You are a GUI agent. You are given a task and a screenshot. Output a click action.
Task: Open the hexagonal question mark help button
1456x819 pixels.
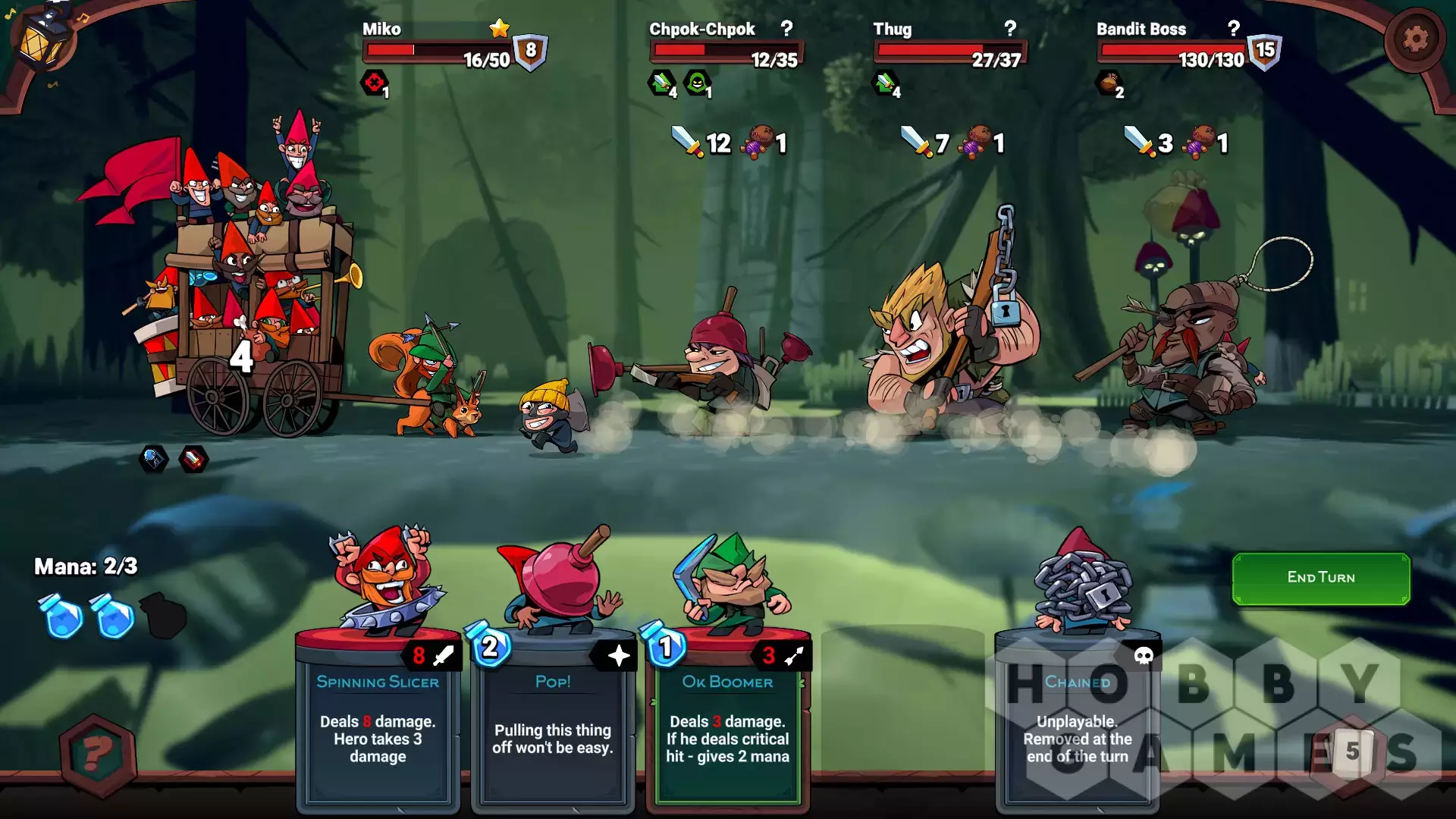pyautogui.click(x=98, y=755)
